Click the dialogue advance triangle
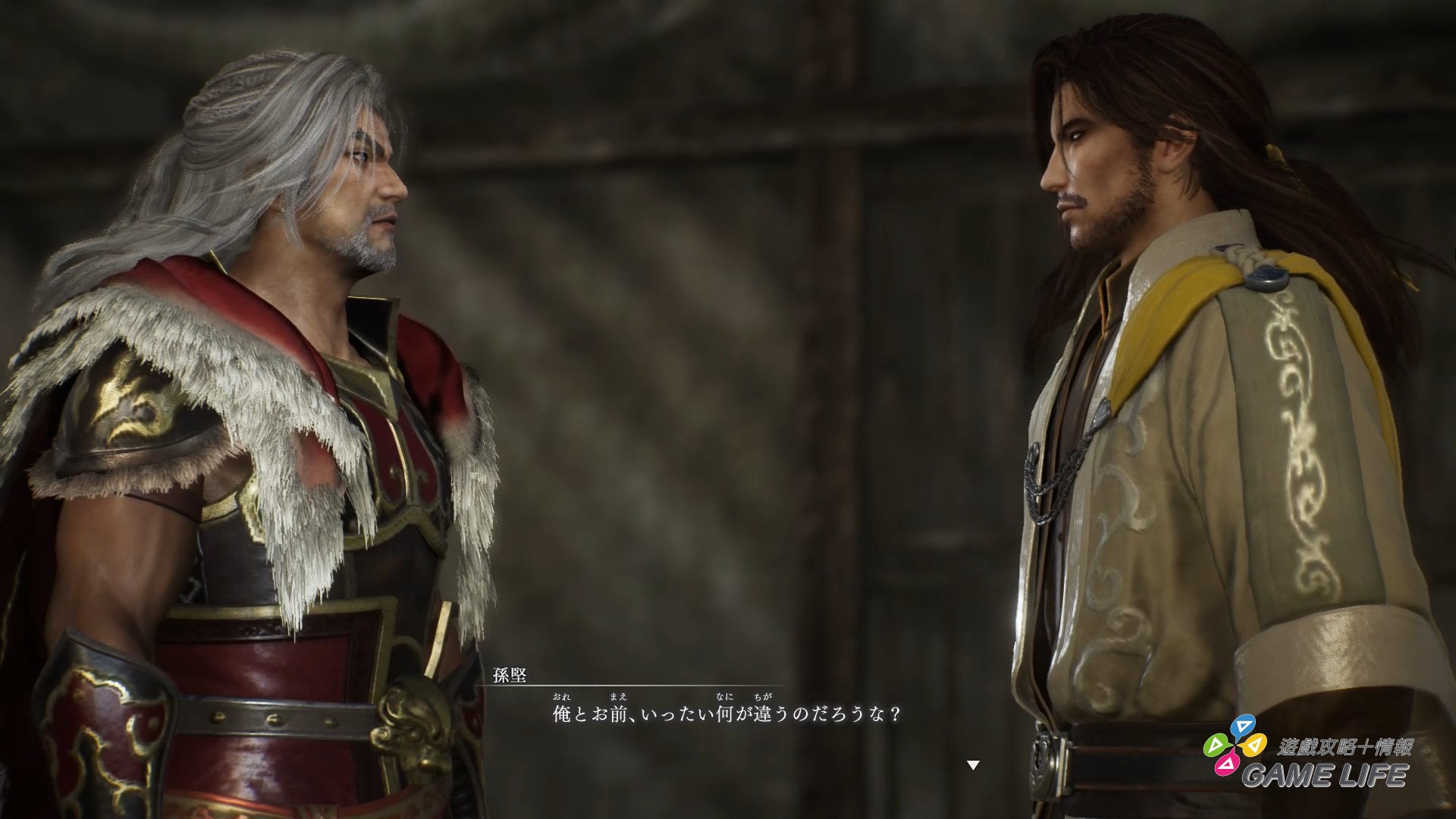Viewport: 1456px width, 819px height. coord(973,765)
